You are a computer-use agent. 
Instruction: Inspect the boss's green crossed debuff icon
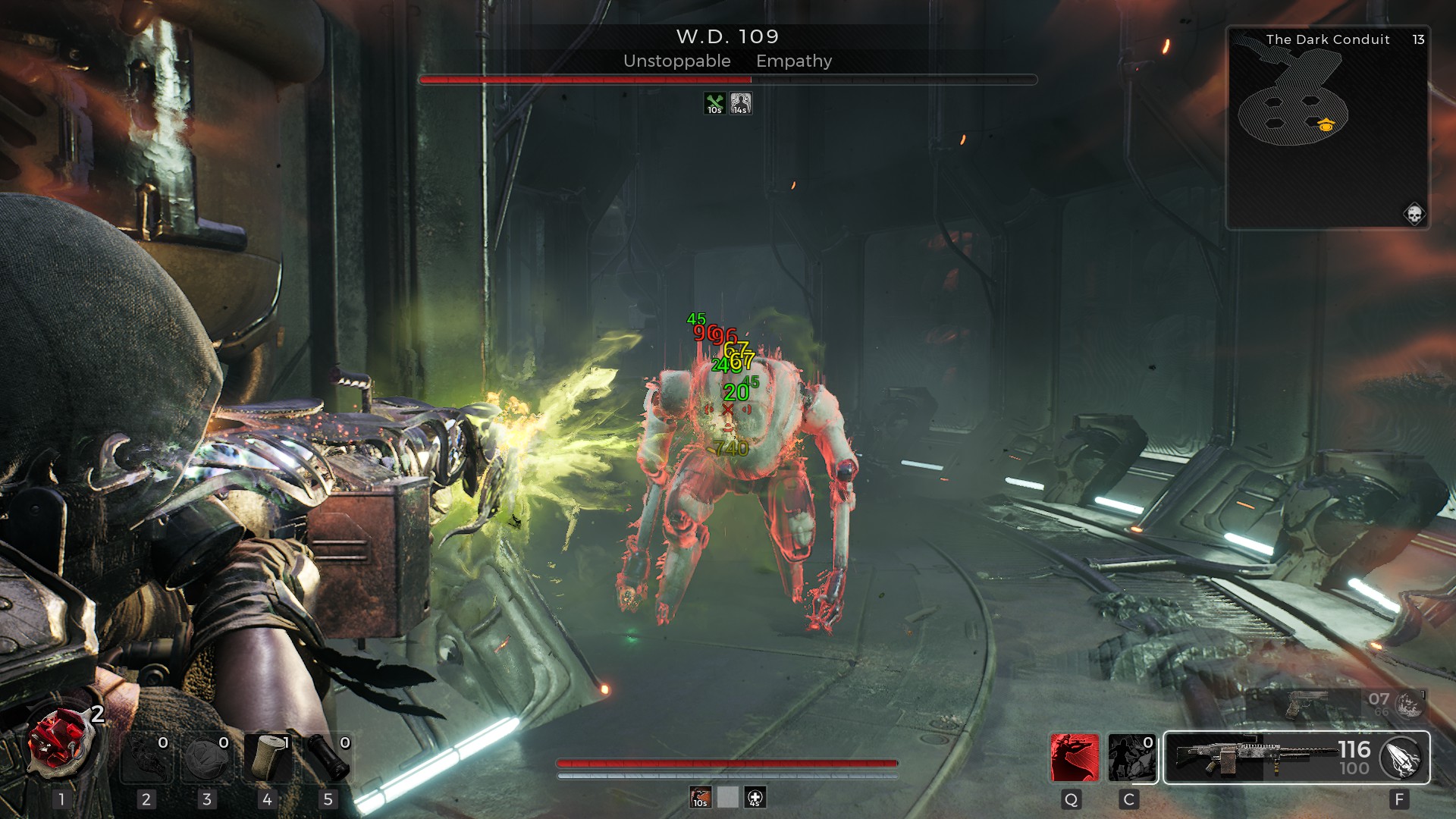click(714, 103)
